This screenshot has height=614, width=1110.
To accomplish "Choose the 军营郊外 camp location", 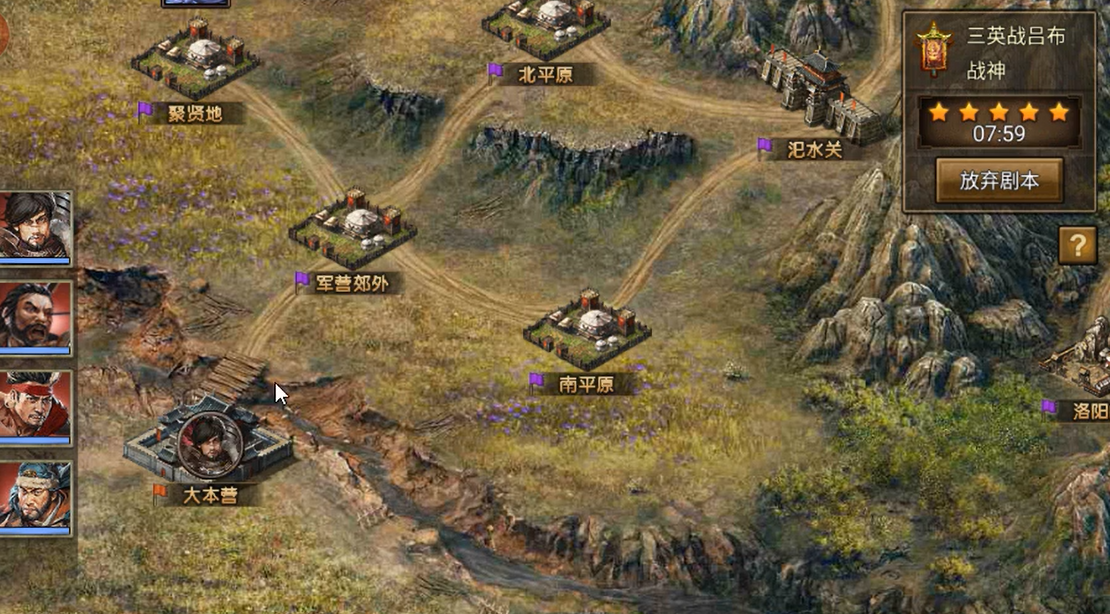I will tap(352, 230).
